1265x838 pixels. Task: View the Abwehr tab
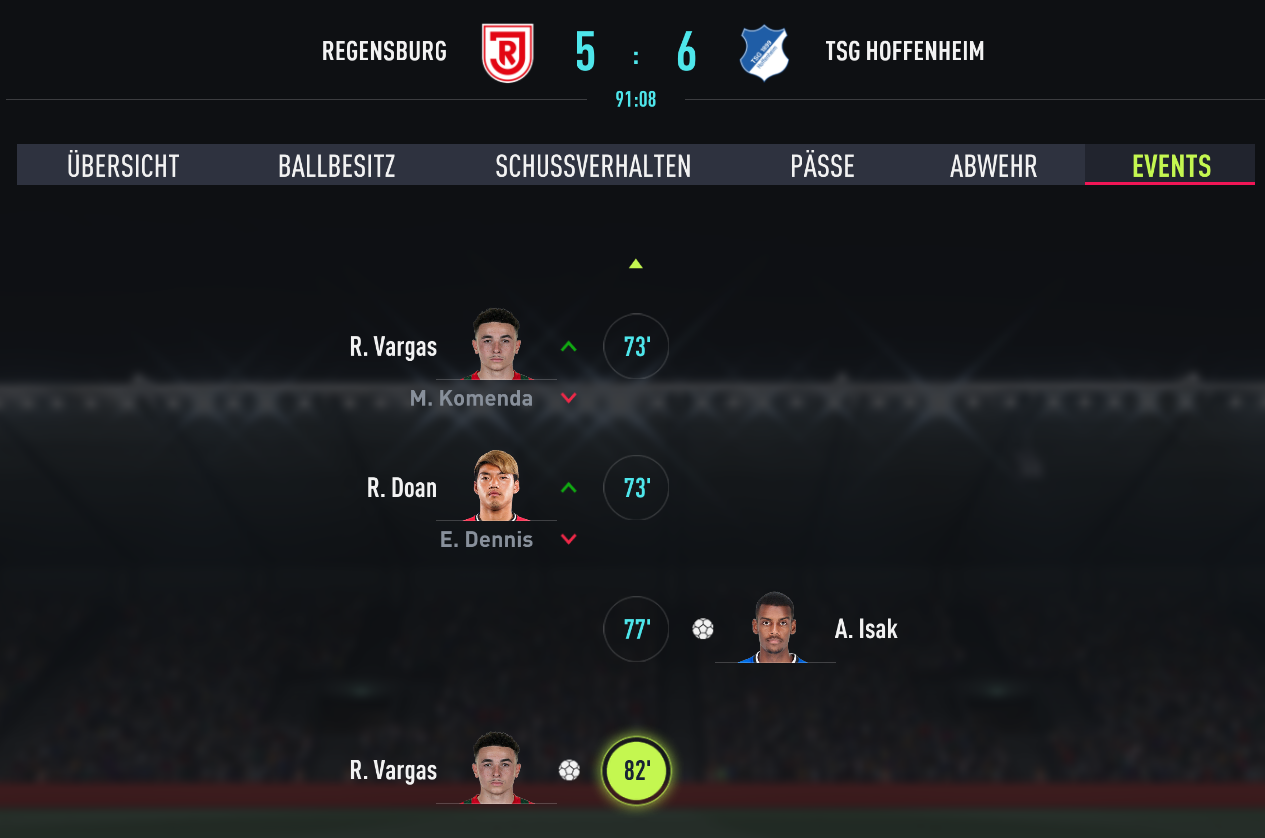[993, 166]
